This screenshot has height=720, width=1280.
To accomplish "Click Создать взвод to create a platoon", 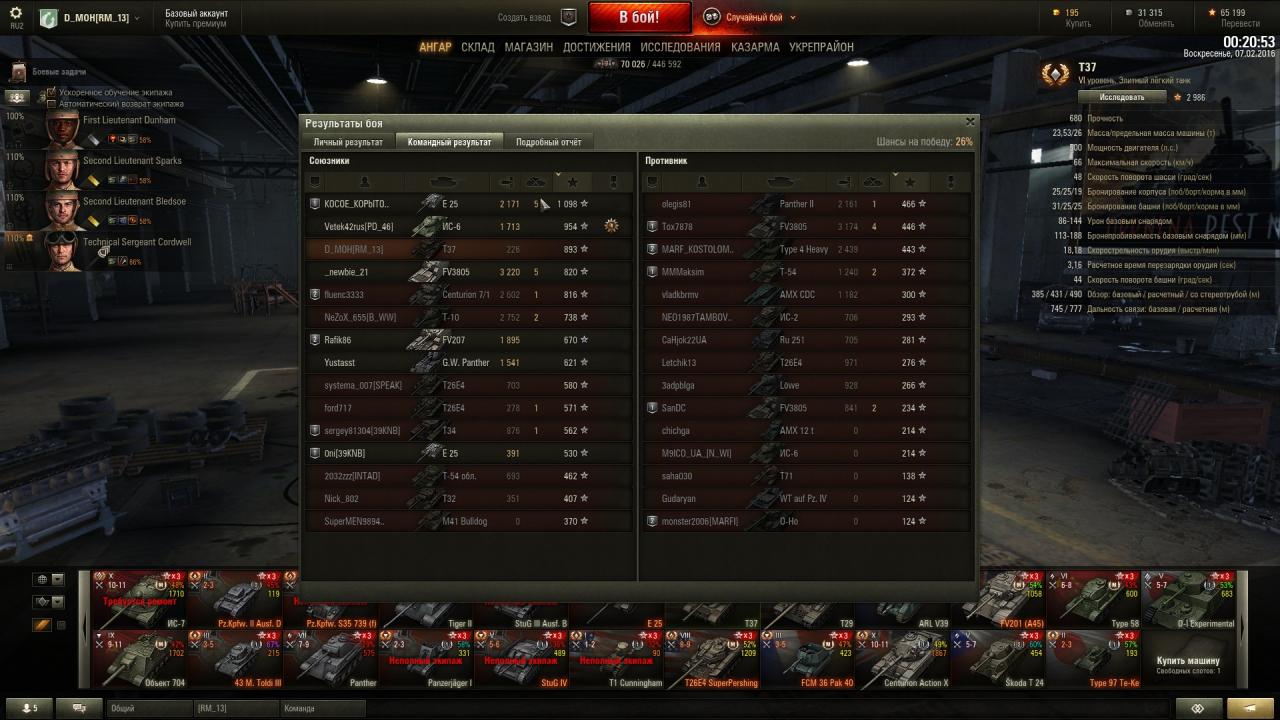I will point(524,17).
